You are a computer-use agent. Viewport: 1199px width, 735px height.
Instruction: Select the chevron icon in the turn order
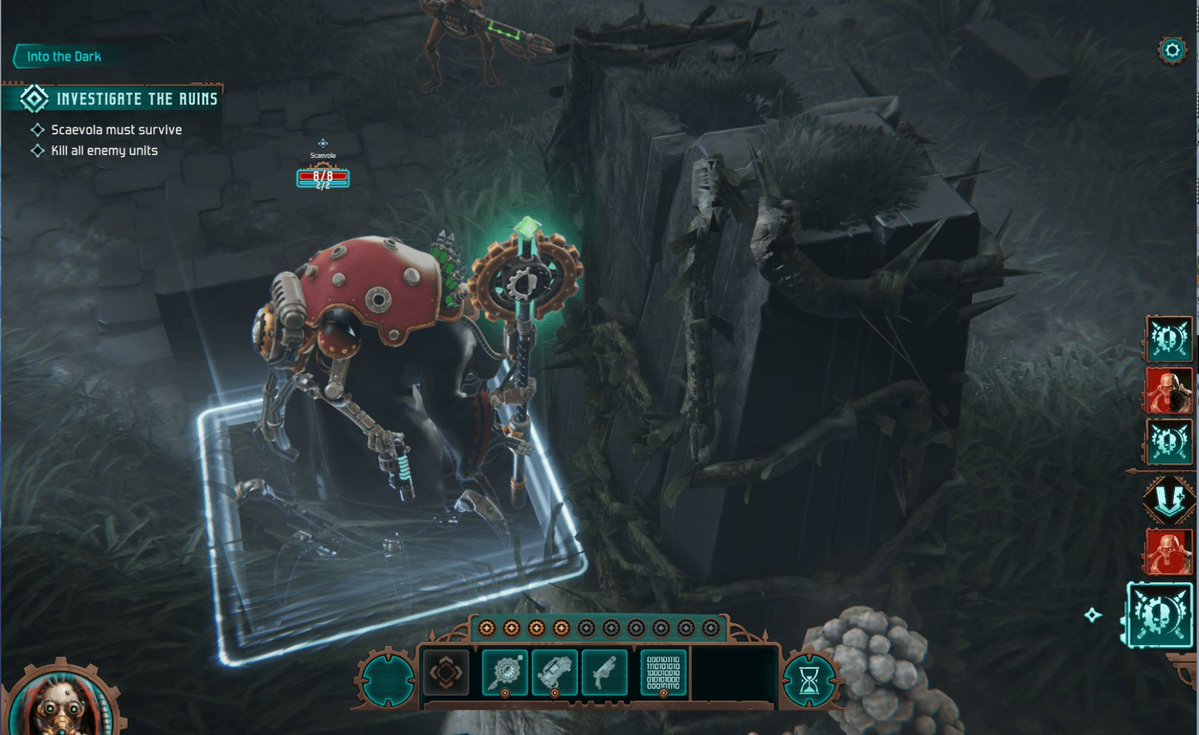click(1168, 499)
